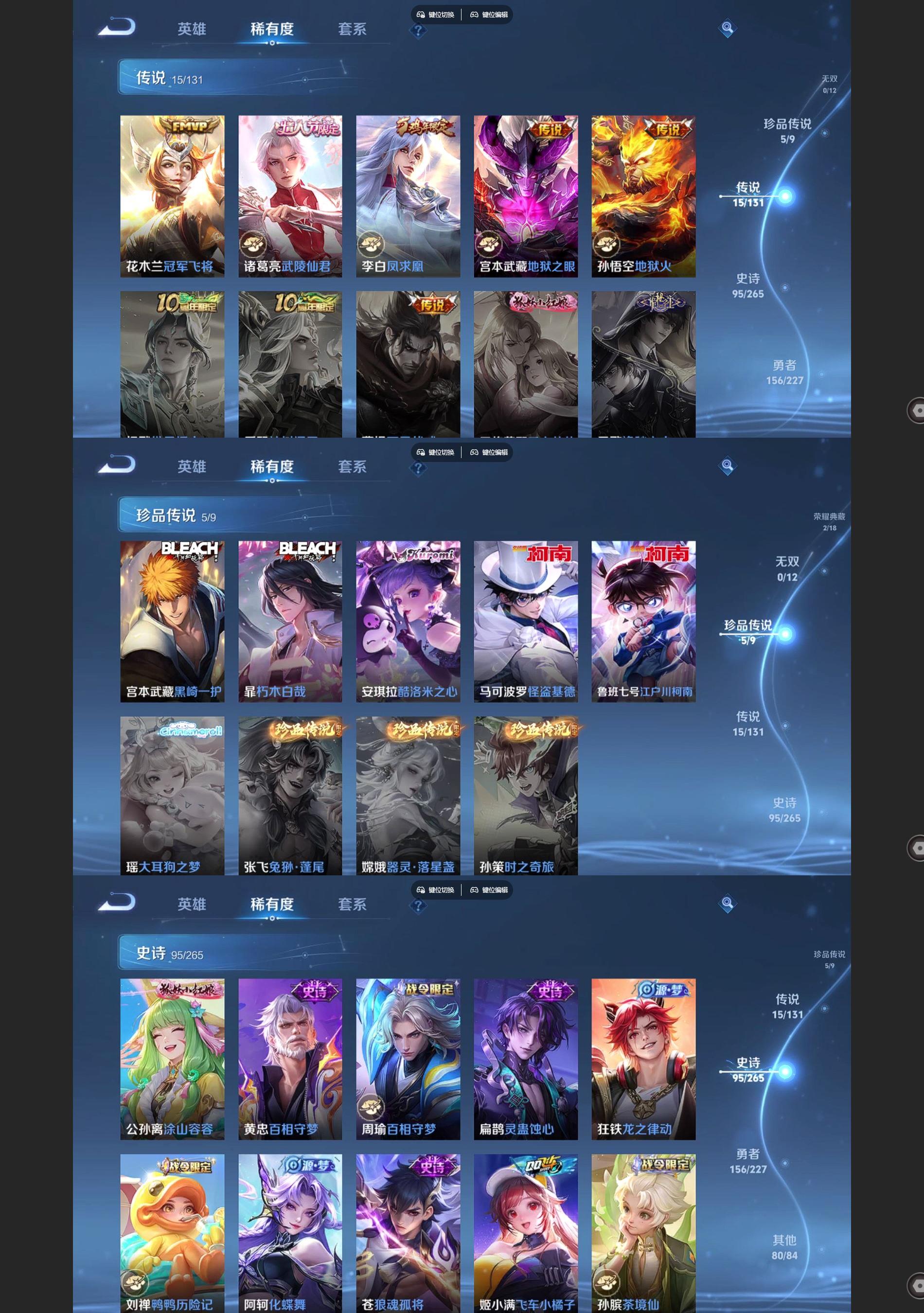The height and width of the screenshot is (1313, 924).
Task: Open the 荣耀典藏 2/18 section
Action: (829, 520)
